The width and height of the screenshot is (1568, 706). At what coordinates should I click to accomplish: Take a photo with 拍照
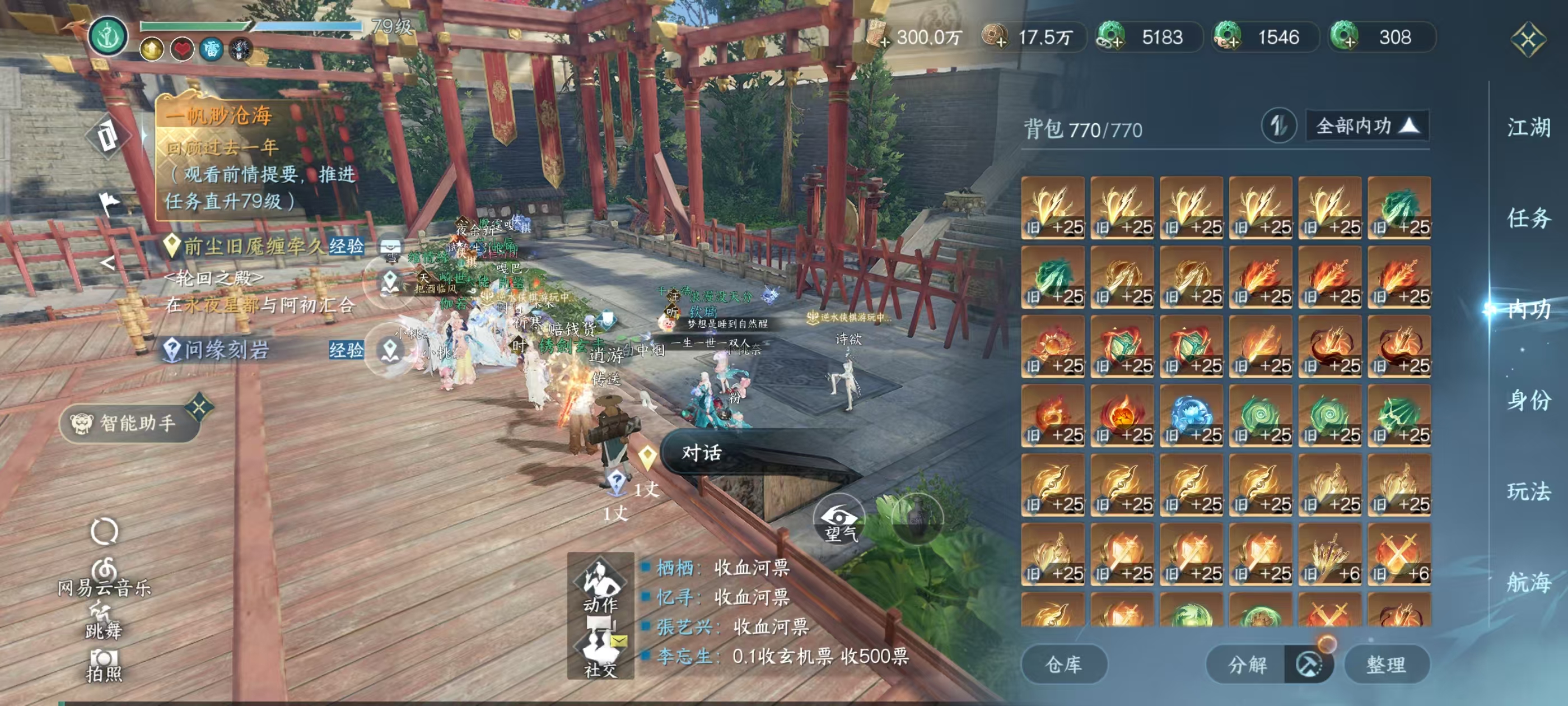point(104,665)
